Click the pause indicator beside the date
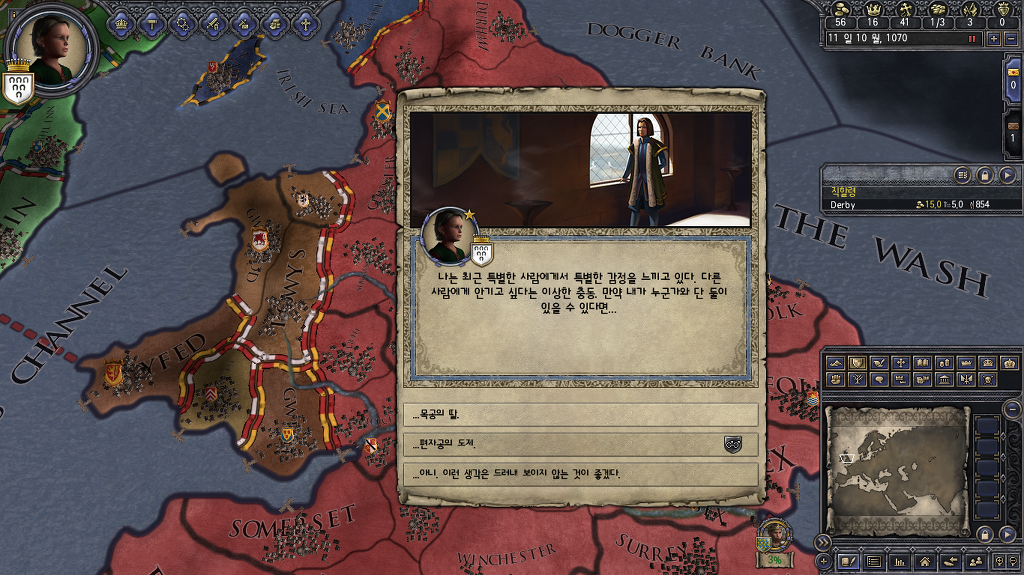The image size is (1024, 575). point(971,39)
